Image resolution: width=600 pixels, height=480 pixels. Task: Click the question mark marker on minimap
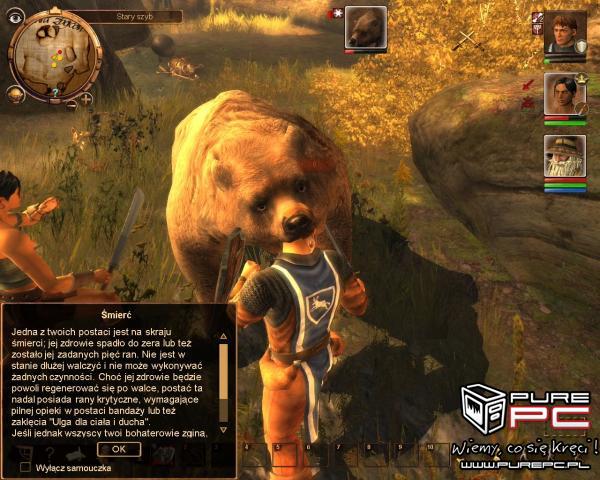56,91
